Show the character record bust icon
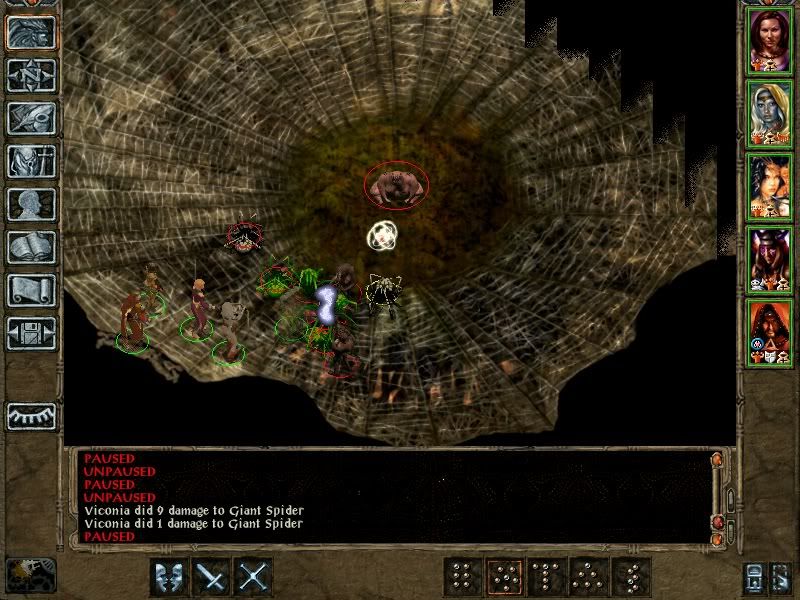The height and width of the screenshot is (600, 800). pos(32,204)
